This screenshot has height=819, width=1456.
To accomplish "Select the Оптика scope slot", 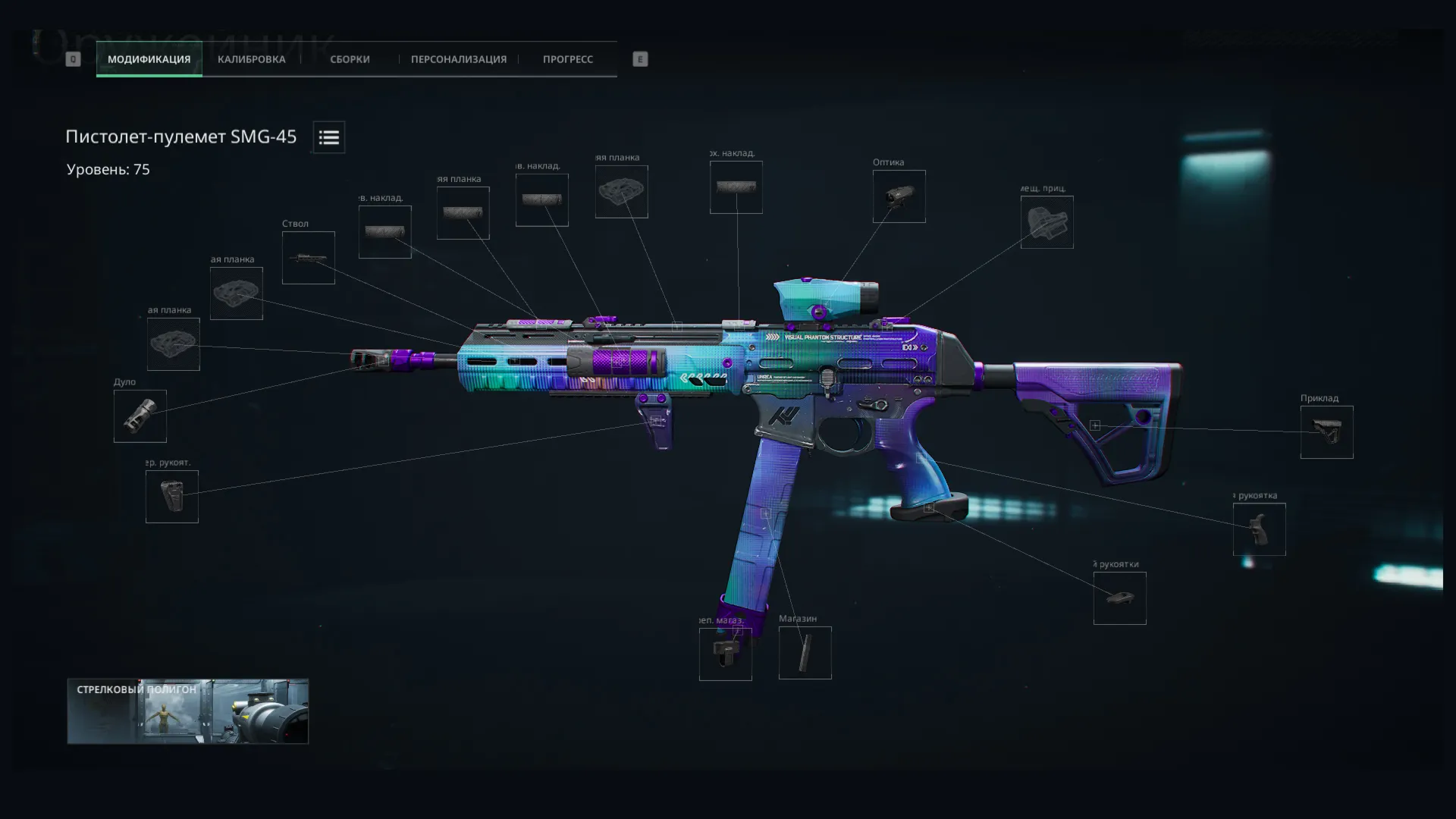I will point(899,196).
